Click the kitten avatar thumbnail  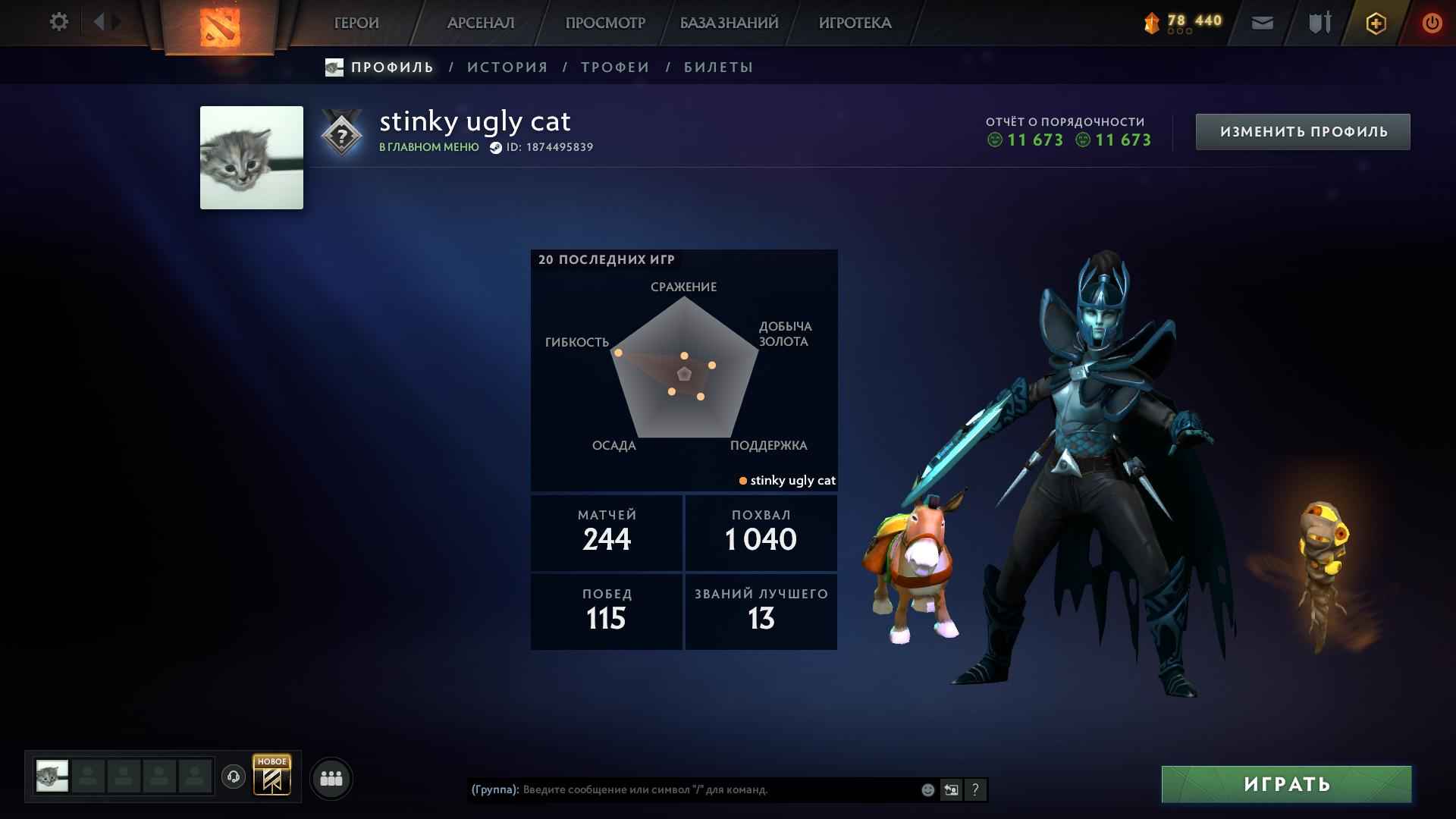tap(251, 158)
